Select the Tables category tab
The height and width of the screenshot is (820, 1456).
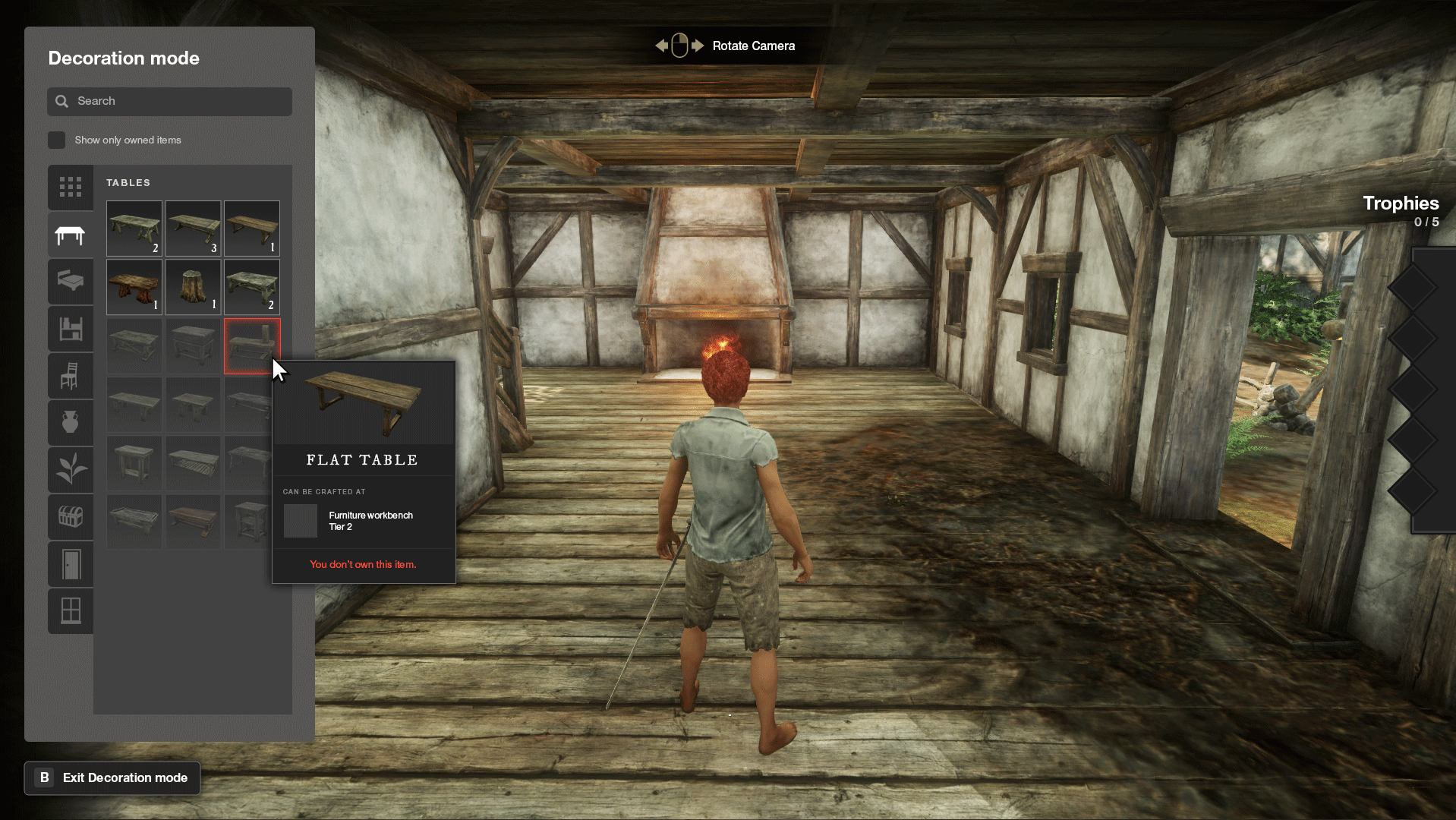[x=71, y=235]
